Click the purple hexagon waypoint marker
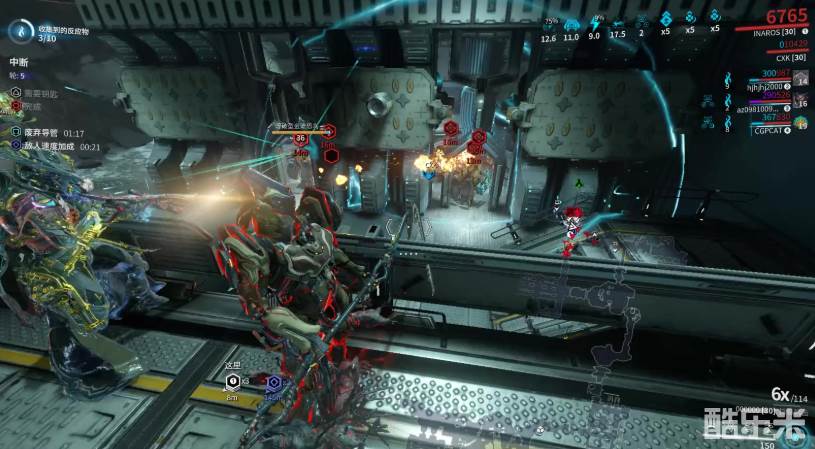Viewport: 815px width, 449px height. click(272, 382)
